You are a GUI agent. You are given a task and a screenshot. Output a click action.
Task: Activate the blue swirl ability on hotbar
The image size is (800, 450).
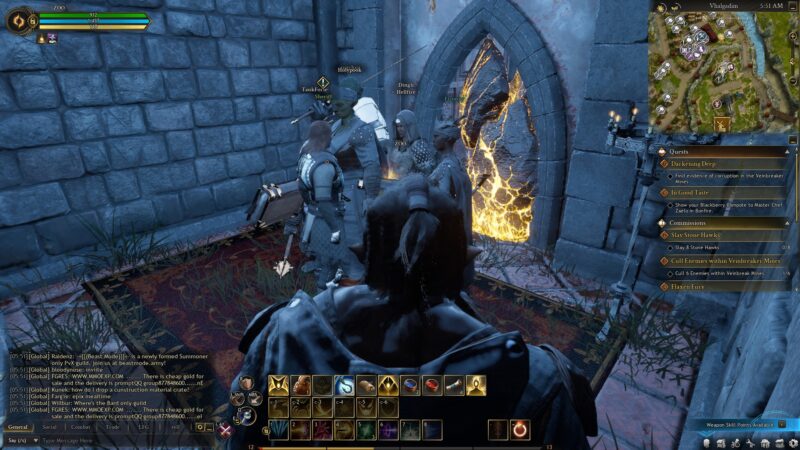(x=344, y=385)
